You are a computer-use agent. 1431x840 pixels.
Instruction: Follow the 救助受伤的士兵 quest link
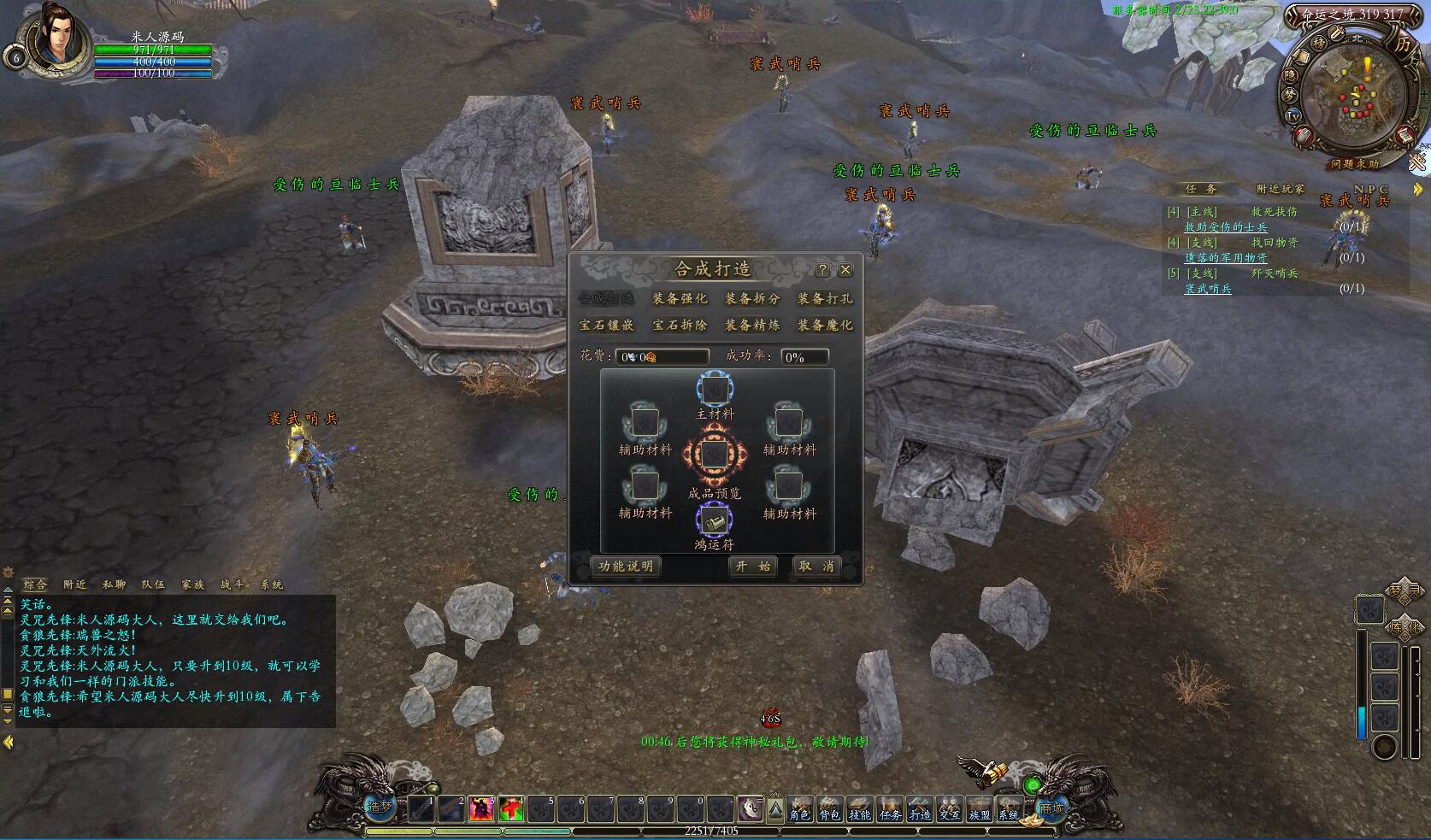[x=1225, y=227]
